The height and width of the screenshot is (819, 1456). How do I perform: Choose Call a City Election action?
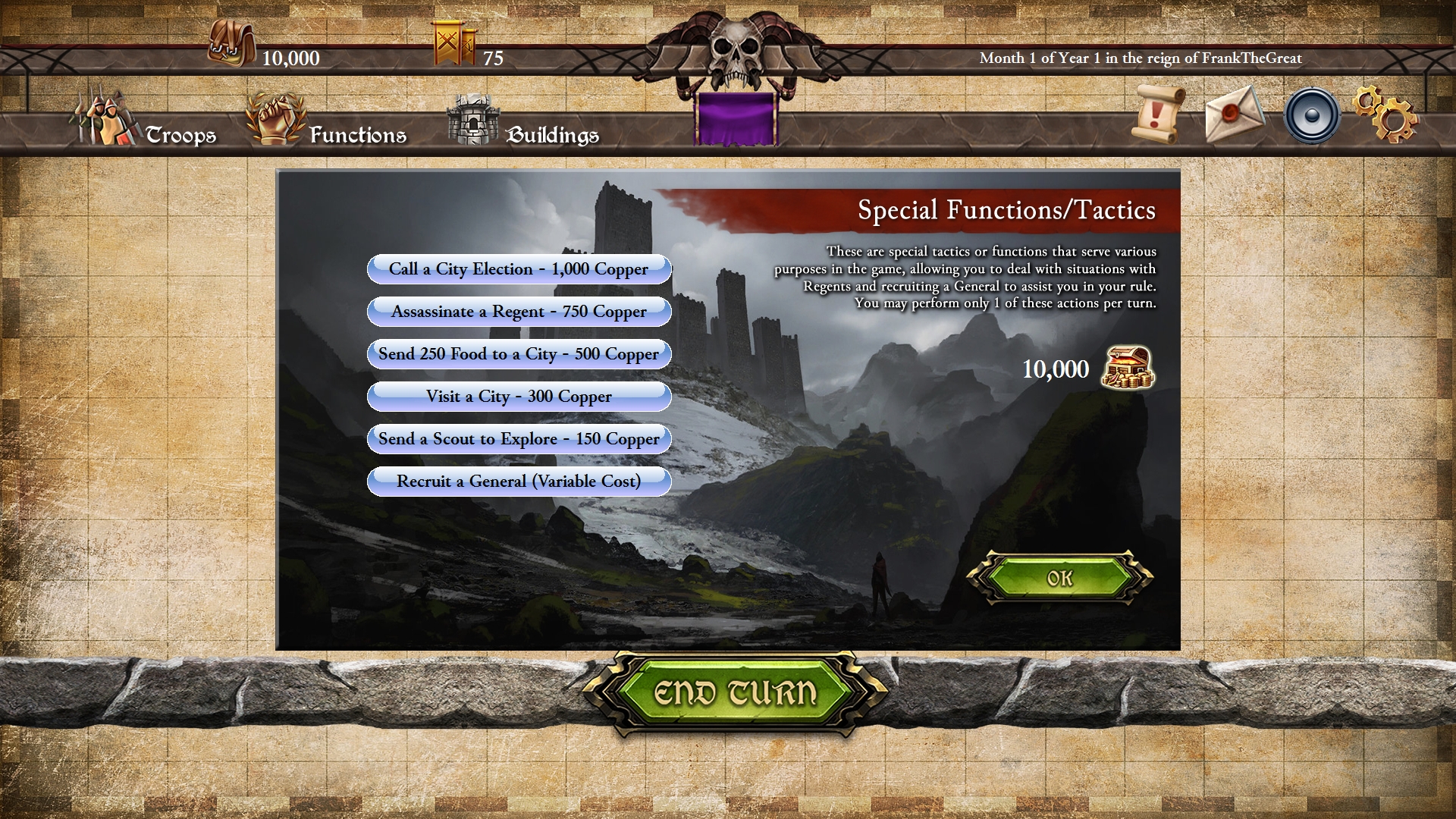tap(519, 269)
